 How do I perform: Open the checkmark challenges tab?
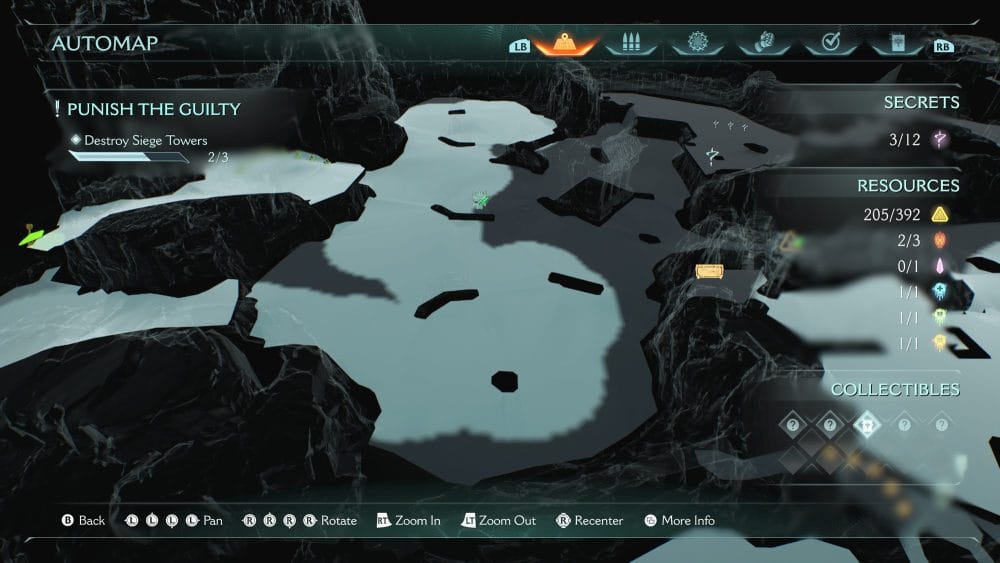click(x=828, y=44)
